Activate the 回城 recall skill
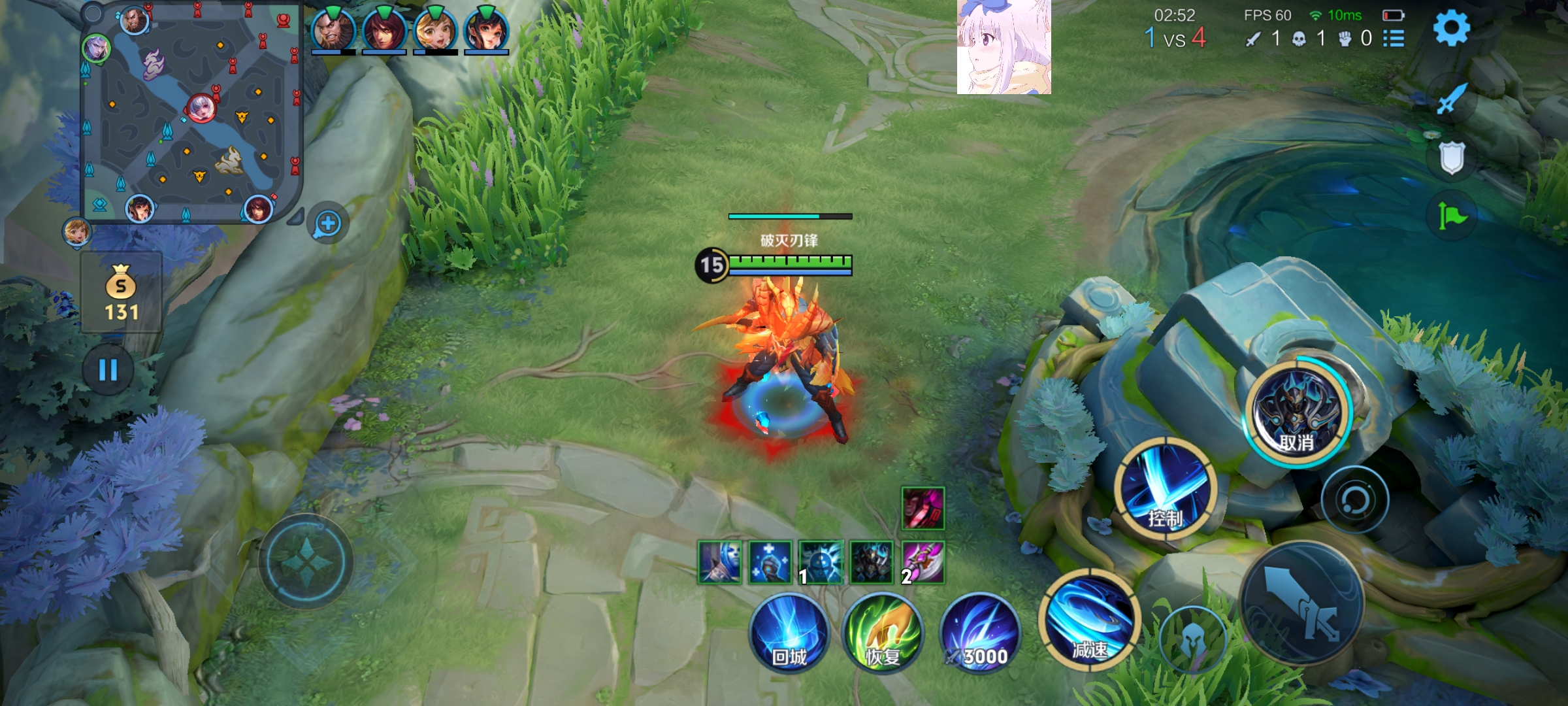Screen dimensions: 1568x706 tap(789, 633)
